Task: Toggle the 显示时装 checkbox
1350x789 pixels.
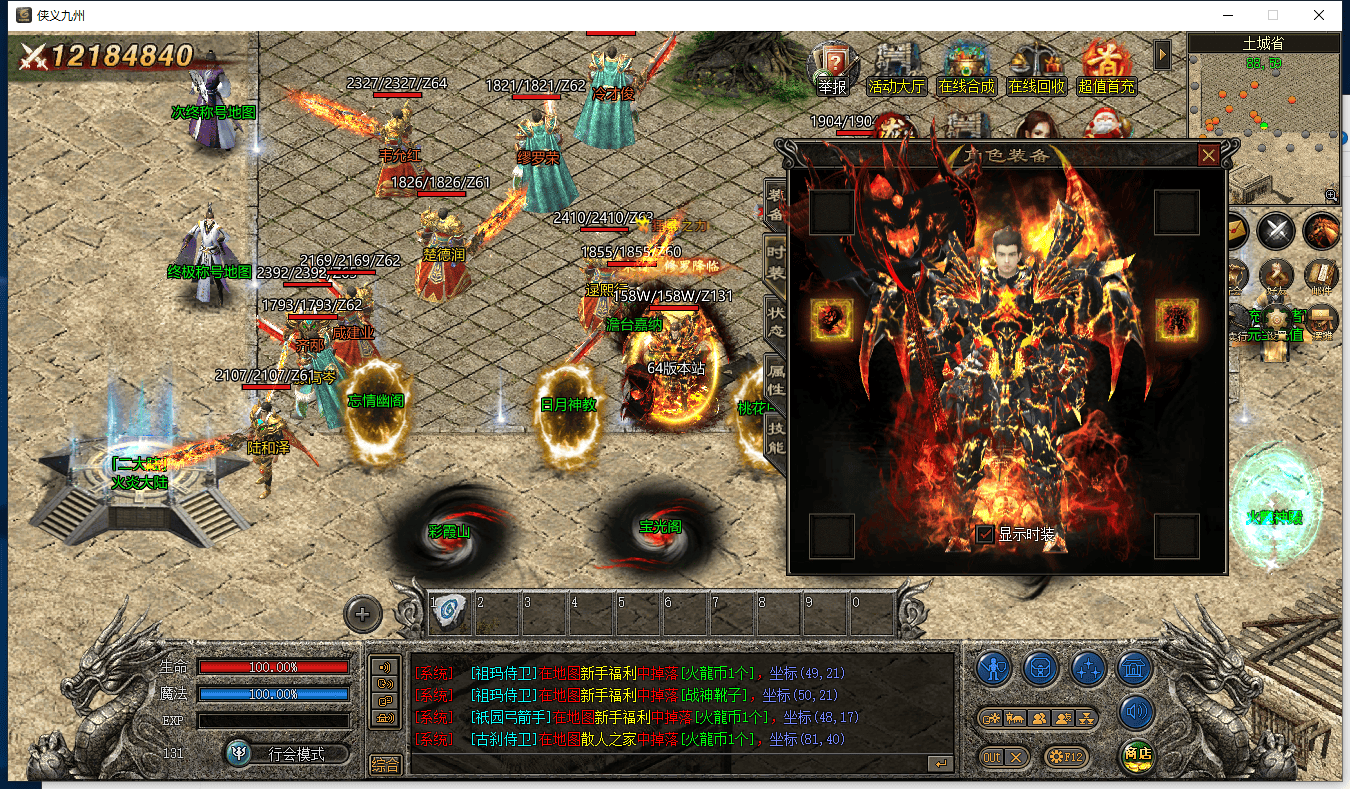Action: 986,534
